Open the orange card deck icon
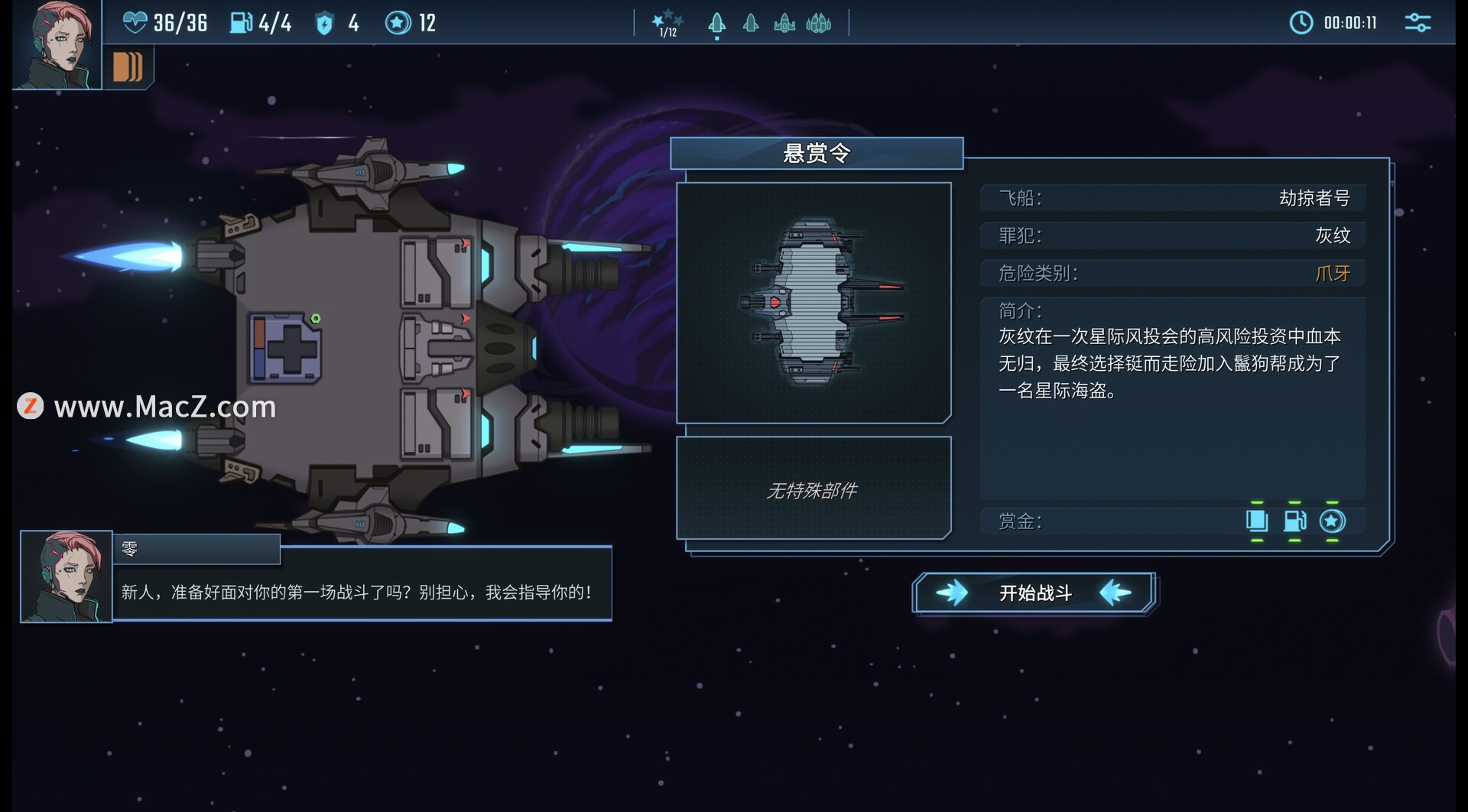 (x=128, y=67)
